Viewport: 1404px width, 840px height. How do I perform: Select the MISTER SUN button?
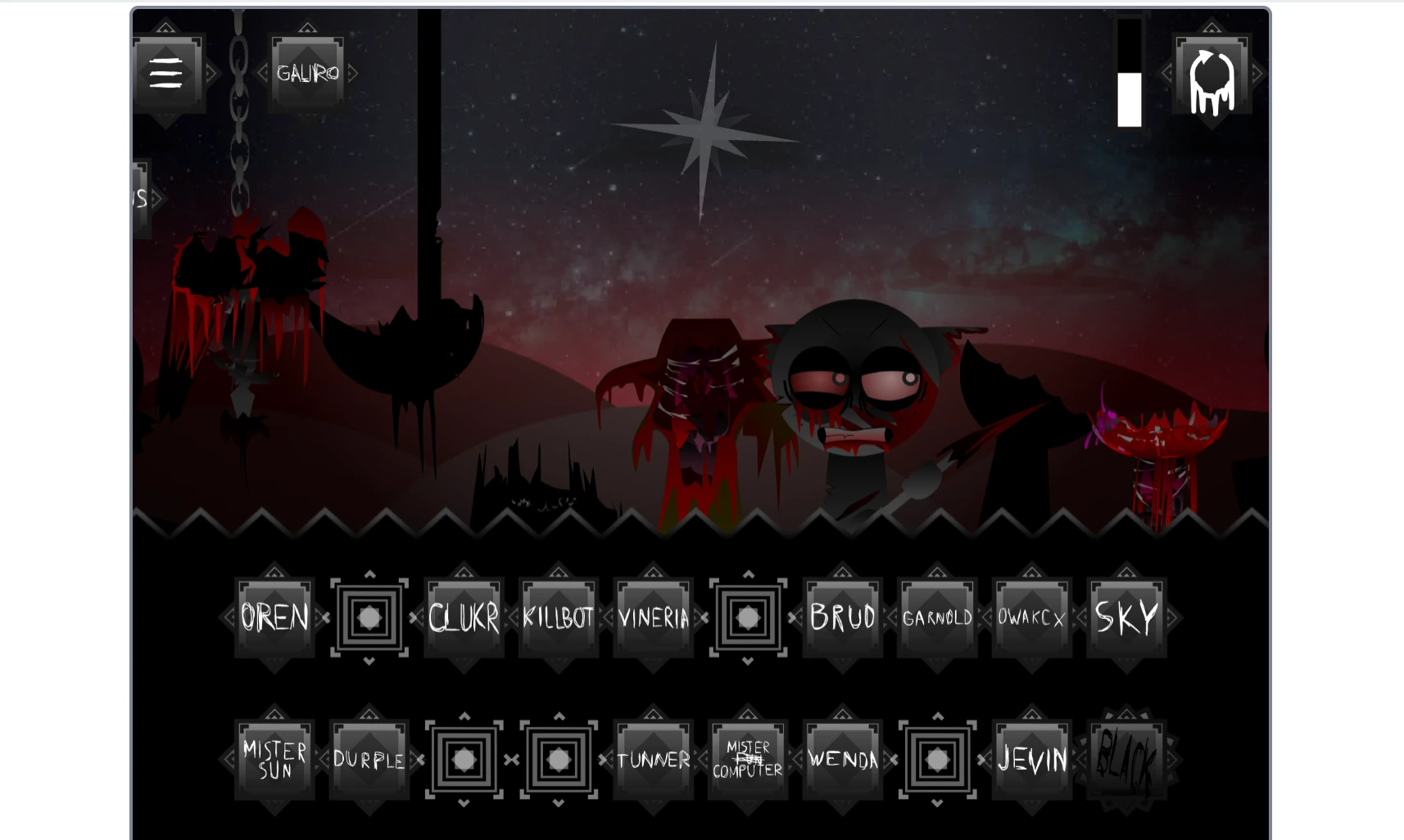tap(274, 759)
